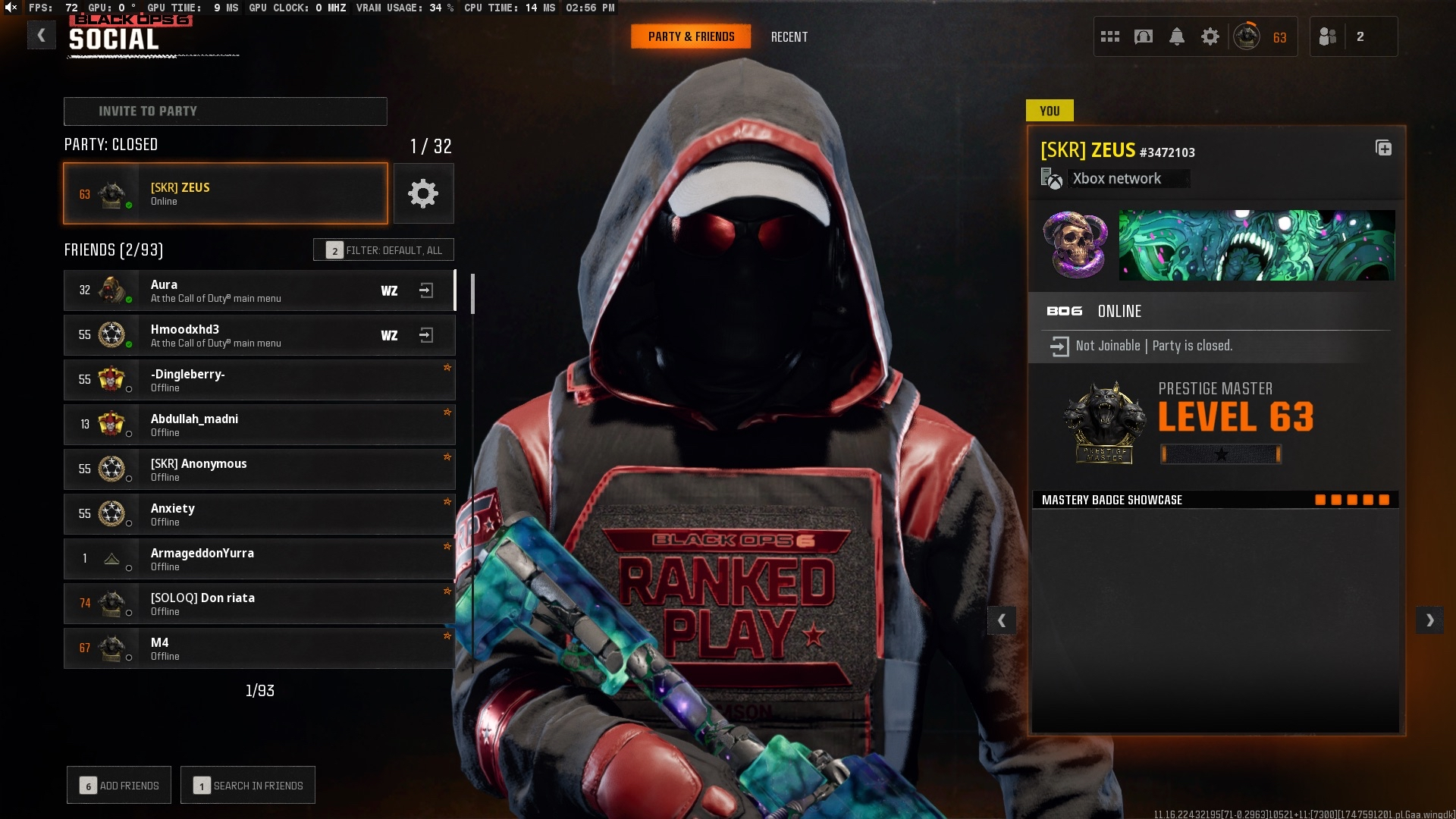The height and width of the screenshot is (819, 1456).
Task: Open the friends filter labeled Default, All
Action: pyautogui.click(x=384, y=249)
